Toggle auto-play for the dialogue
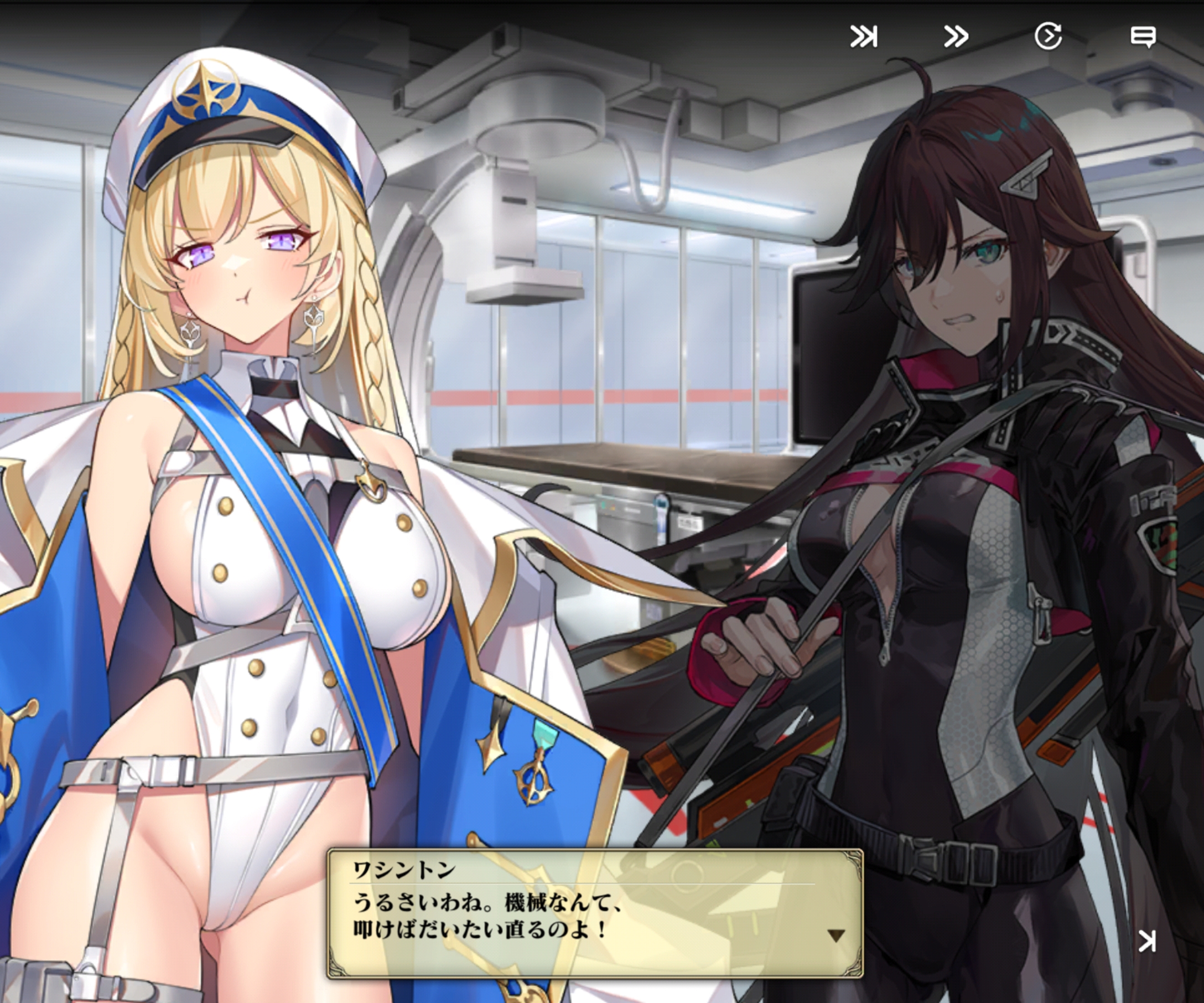This screenshot has height=1003, width=1204. tap(1048, 37)
